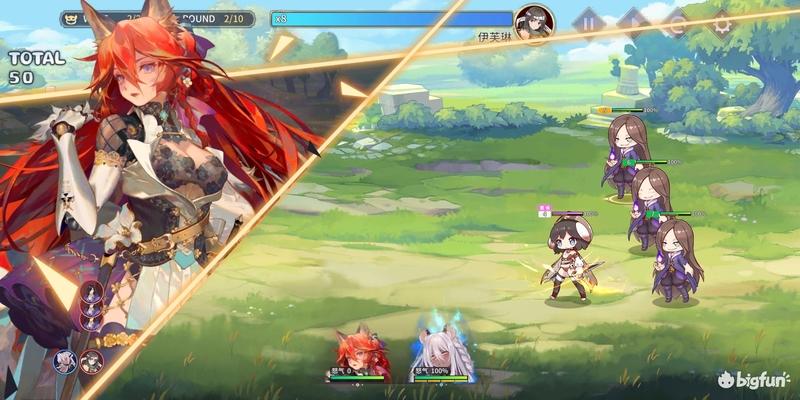Image resolution: width=800 pixels, height=400 pixels.
Task: Toggle the circular auto-battle button
Action: (x=676, y=20)
